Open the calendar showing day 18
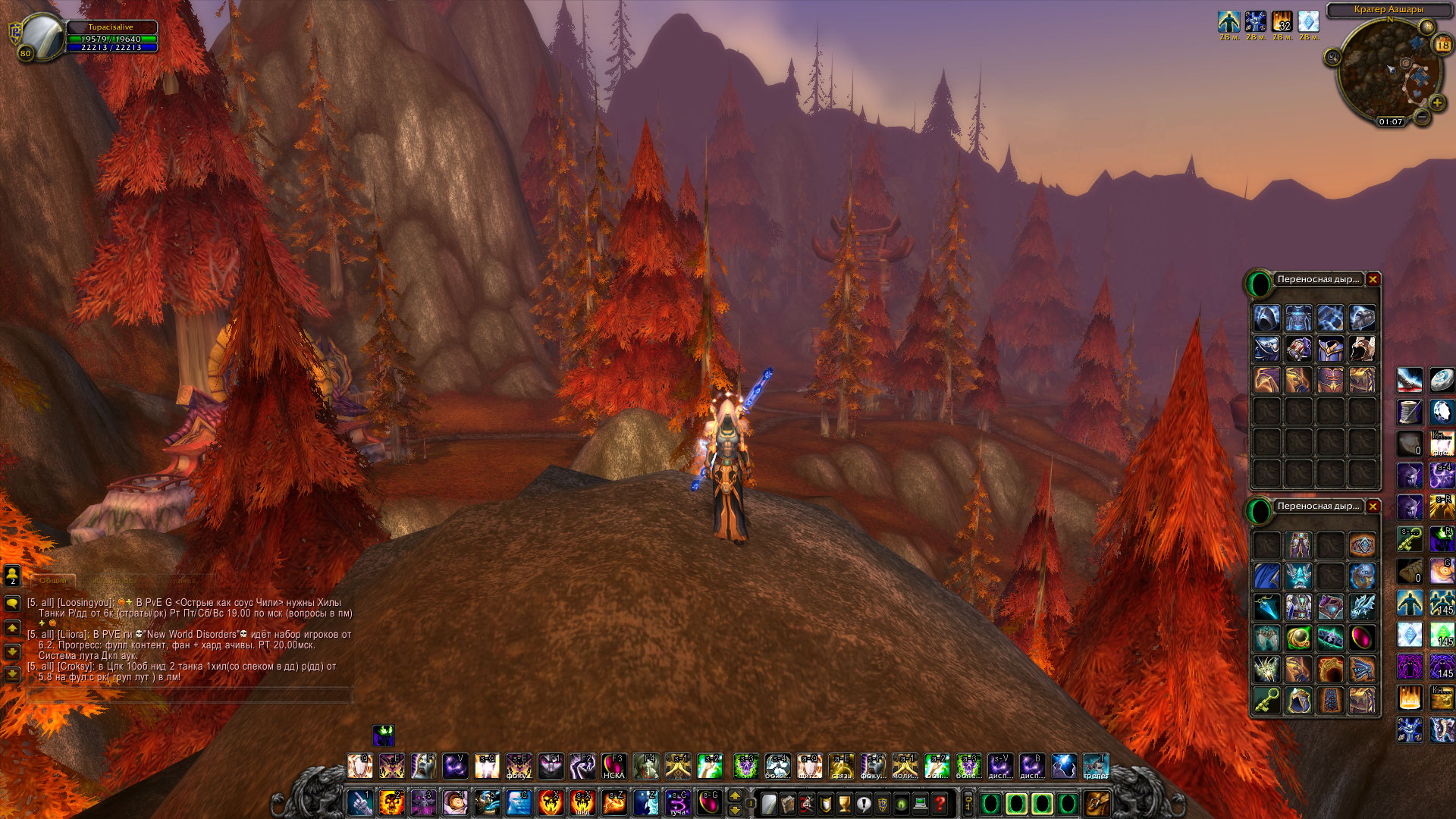This screenshot has height=819, width=1456. [1442, 45]
